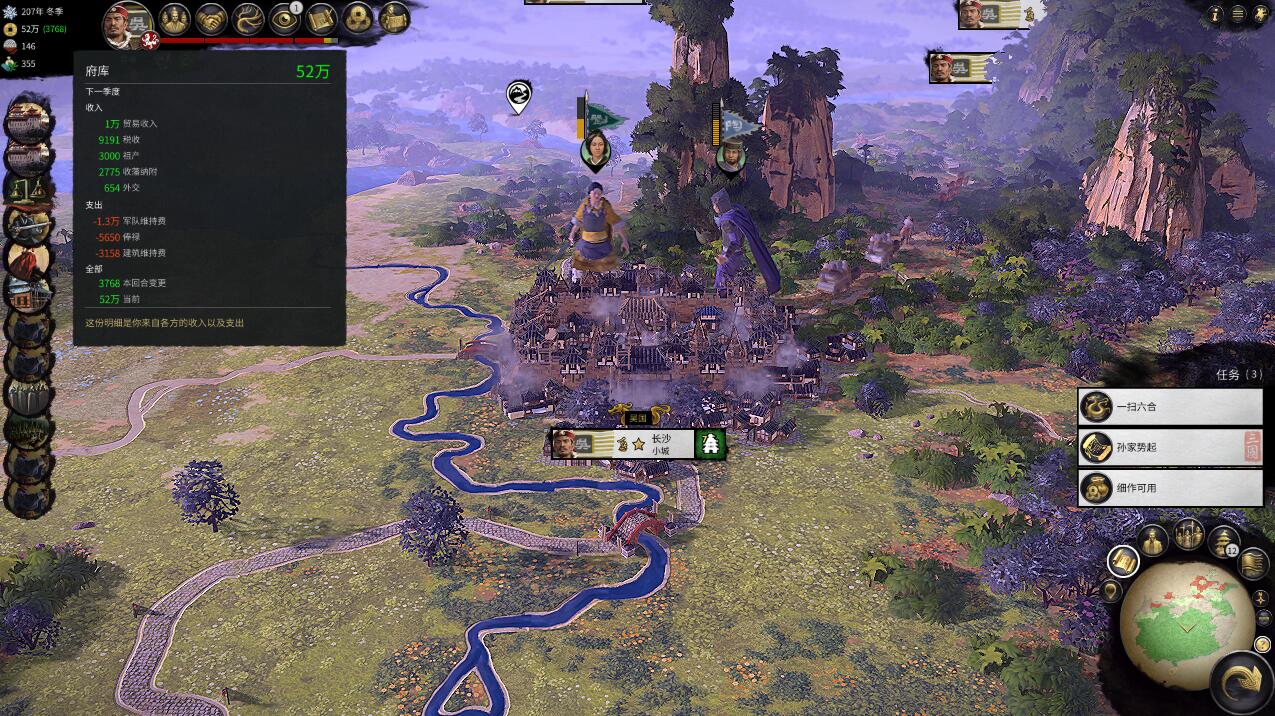Open the 孙家势起 mission entry
1275x716 pixels.
tap(1170, 447)
